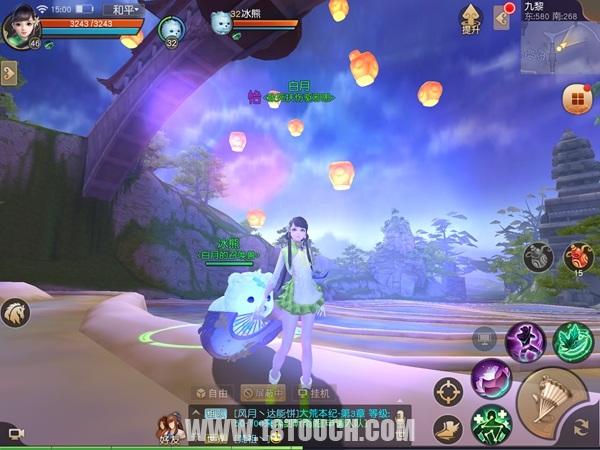The height and width of the screenshot is (450, 600).
Task: Select the level 32 pet portrait
Action: (170, 28)
